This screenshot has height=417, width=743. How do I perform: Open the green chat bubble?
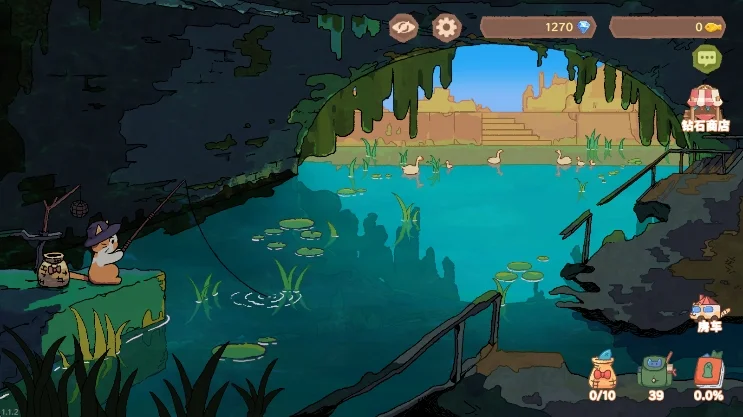(708, 59)
